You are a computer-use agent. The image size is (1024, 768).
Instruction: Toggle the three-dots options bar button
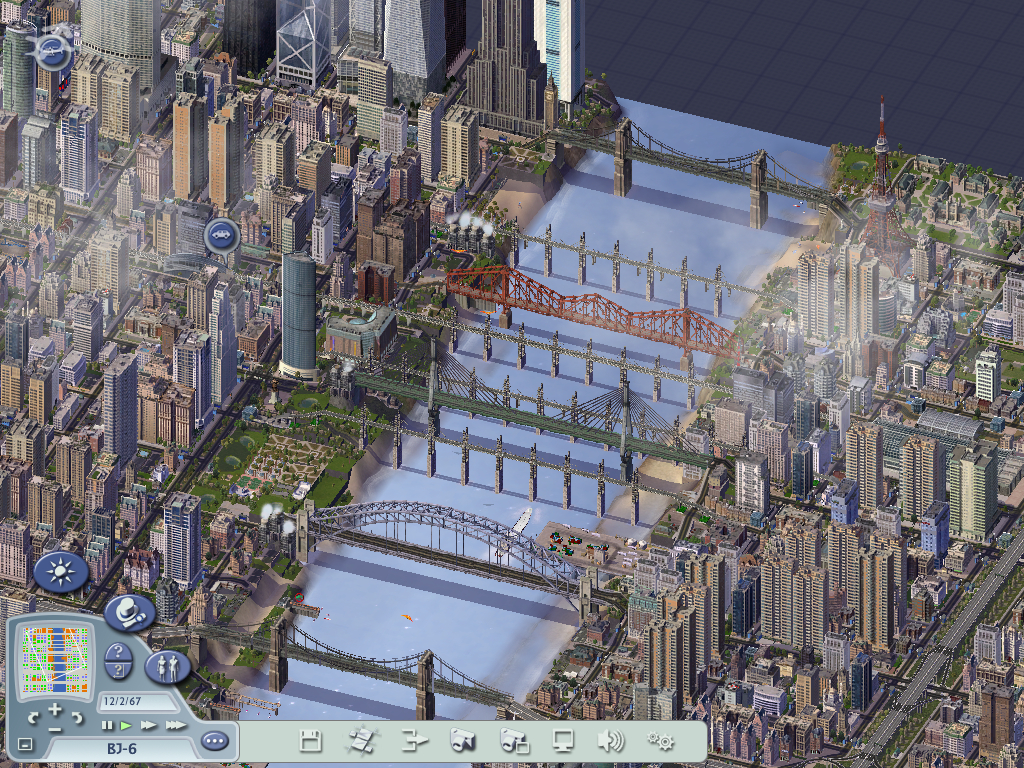tap(214, 741)
